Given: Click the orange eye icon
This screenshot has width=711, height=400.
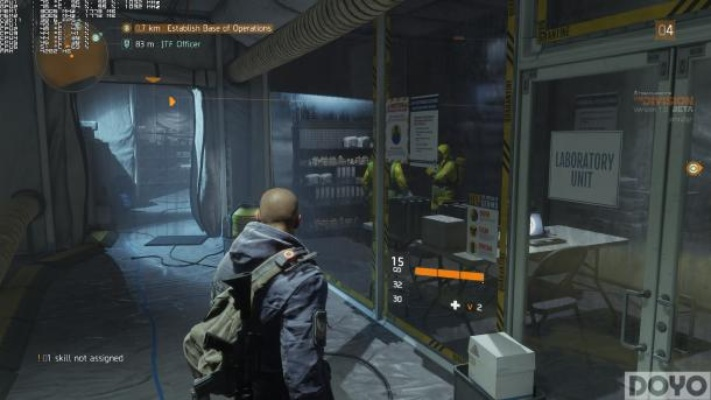Looking at the screenshot, I should pos(694,168).
